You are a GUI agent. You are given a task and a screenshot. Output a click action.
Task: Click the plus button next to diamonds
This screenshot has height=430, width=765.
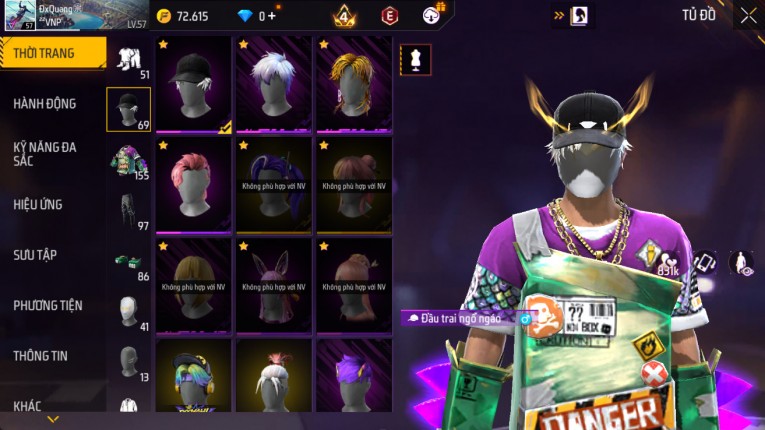[x=270, y=16]
